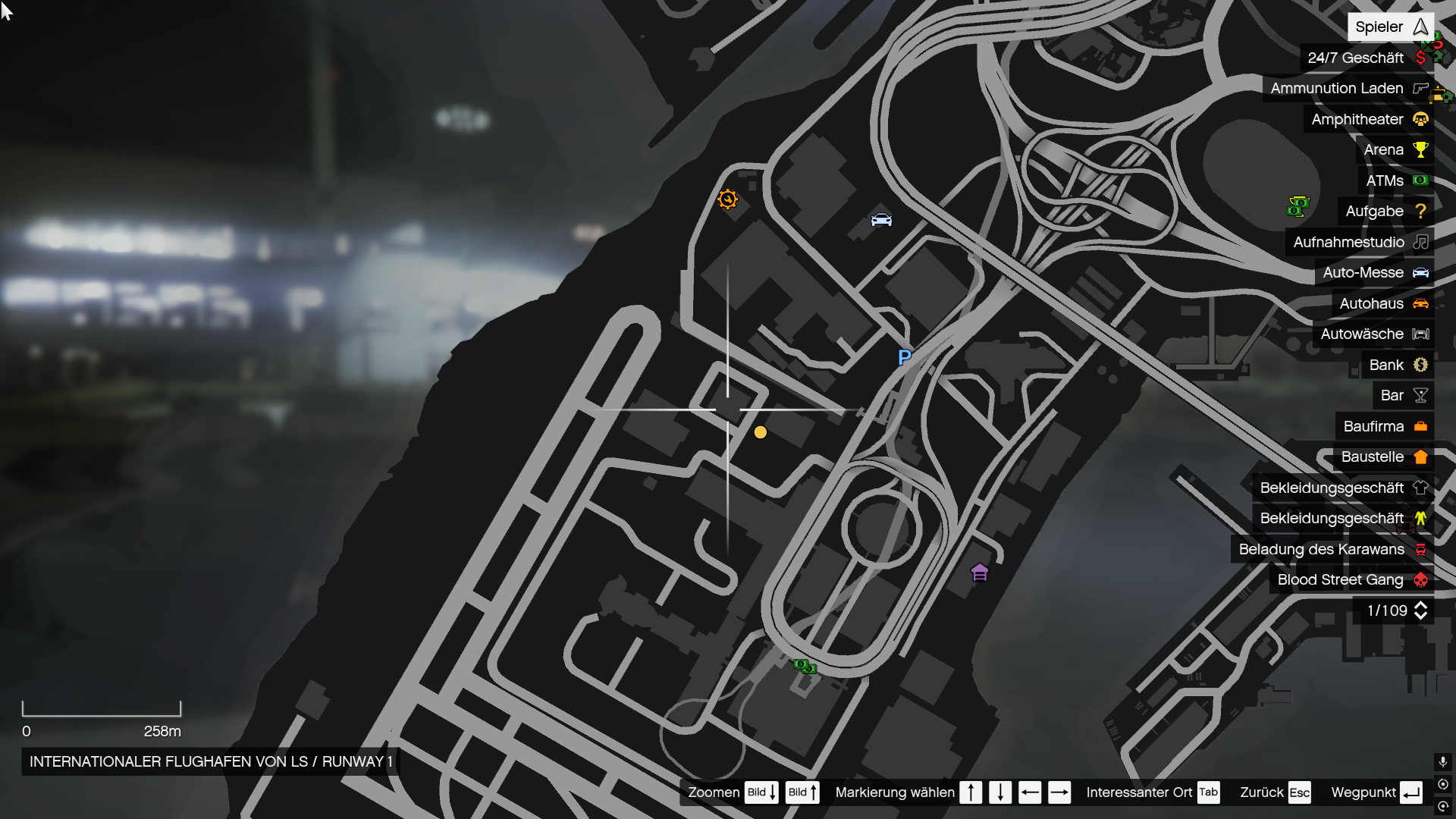Click the blue P parking icon
The width and height of the screenshot is (1456, 819).
click(x=903, y=356)
